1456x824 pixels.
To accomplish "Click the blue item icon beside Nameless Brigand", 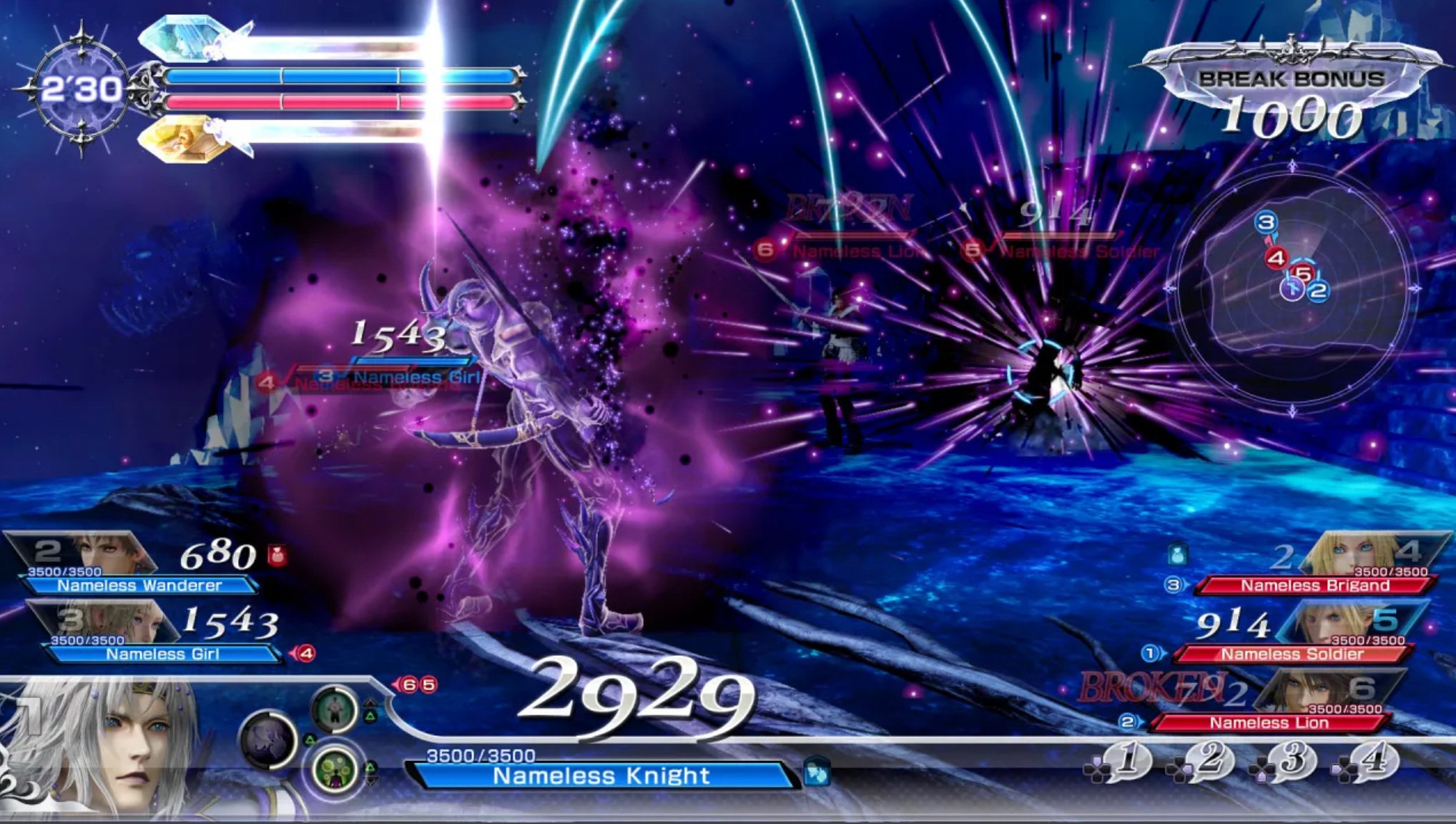I will click(x=1178, y=554).
